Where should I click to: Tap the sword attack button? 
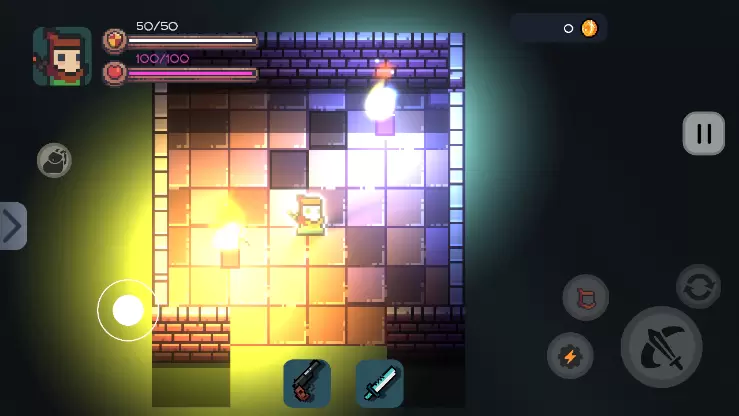click(661, 347)
